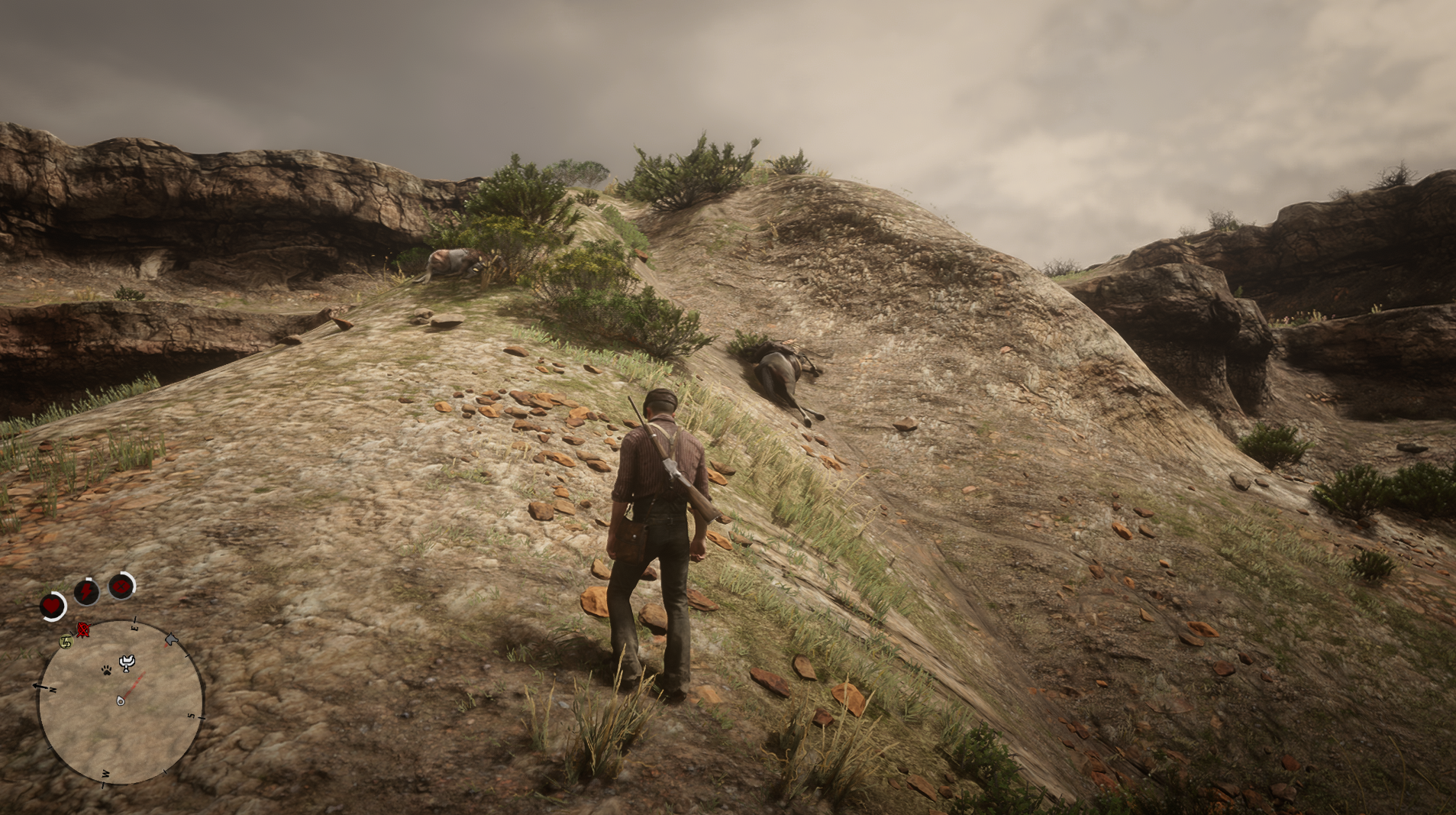
Task: Click the player arrow on minimap
Action: tap(121, 700)
